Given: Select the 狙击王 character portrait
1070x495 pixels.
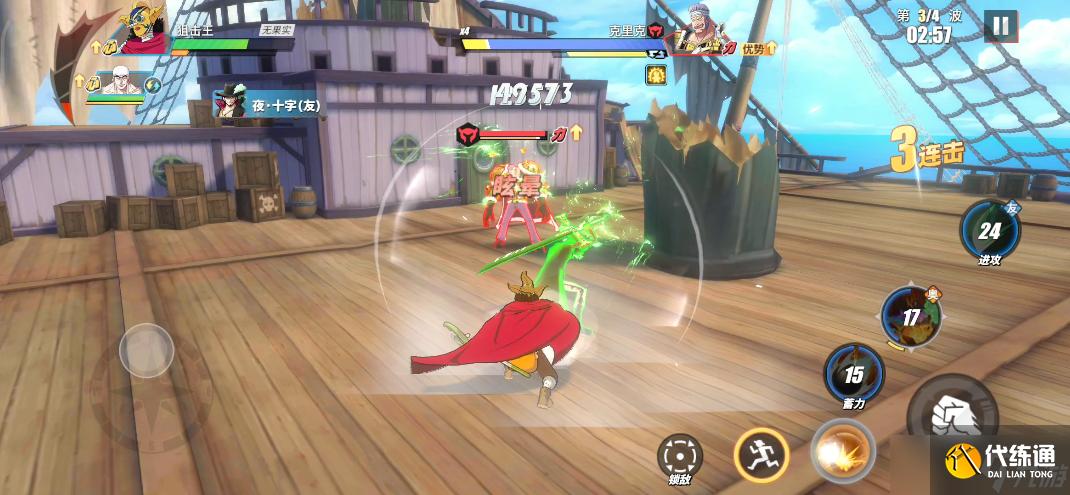Looking at the screenshot, I should click(145, 30).
